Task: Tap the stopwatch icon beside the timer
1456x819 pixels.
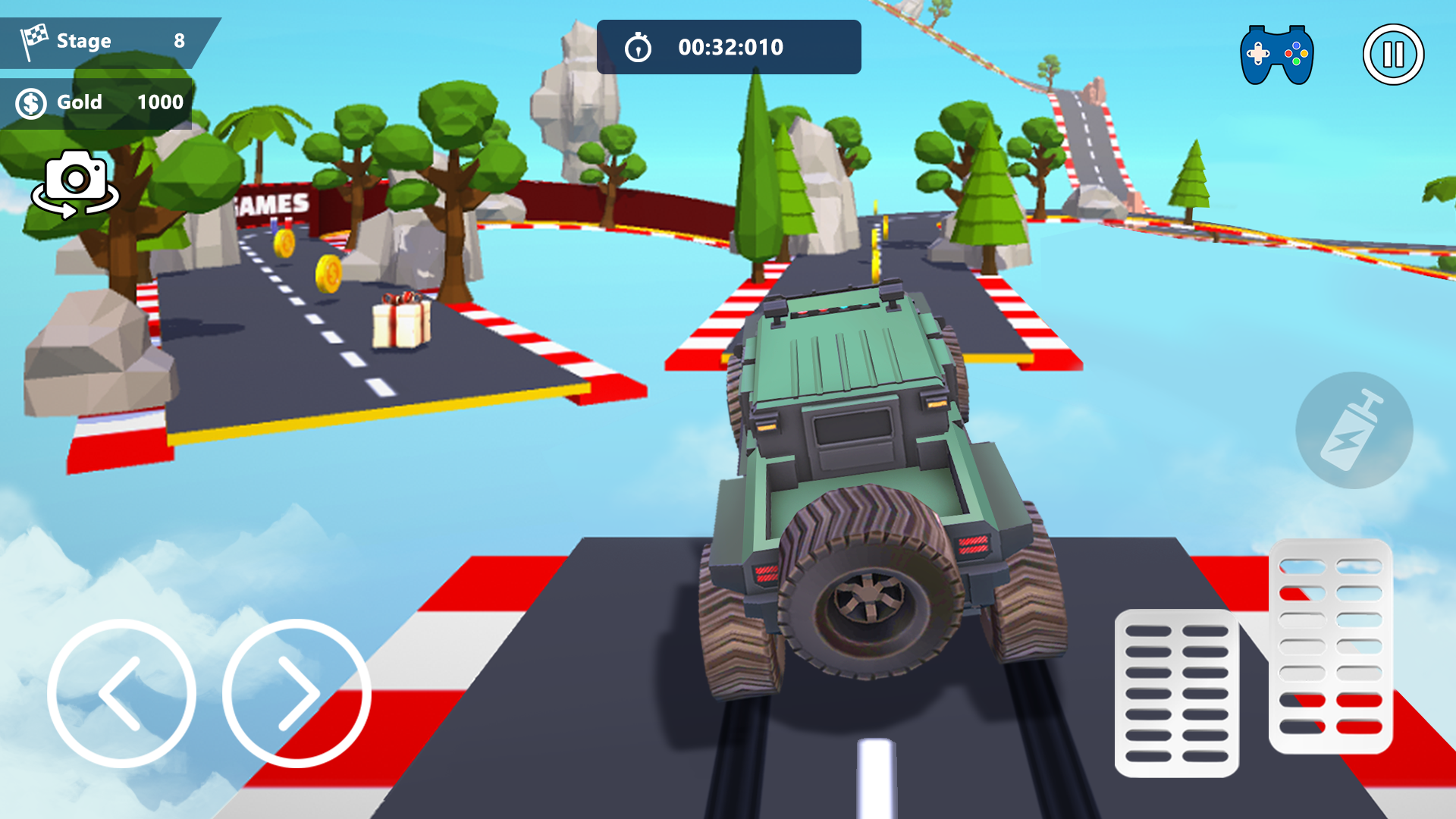Action: [639, 46]
